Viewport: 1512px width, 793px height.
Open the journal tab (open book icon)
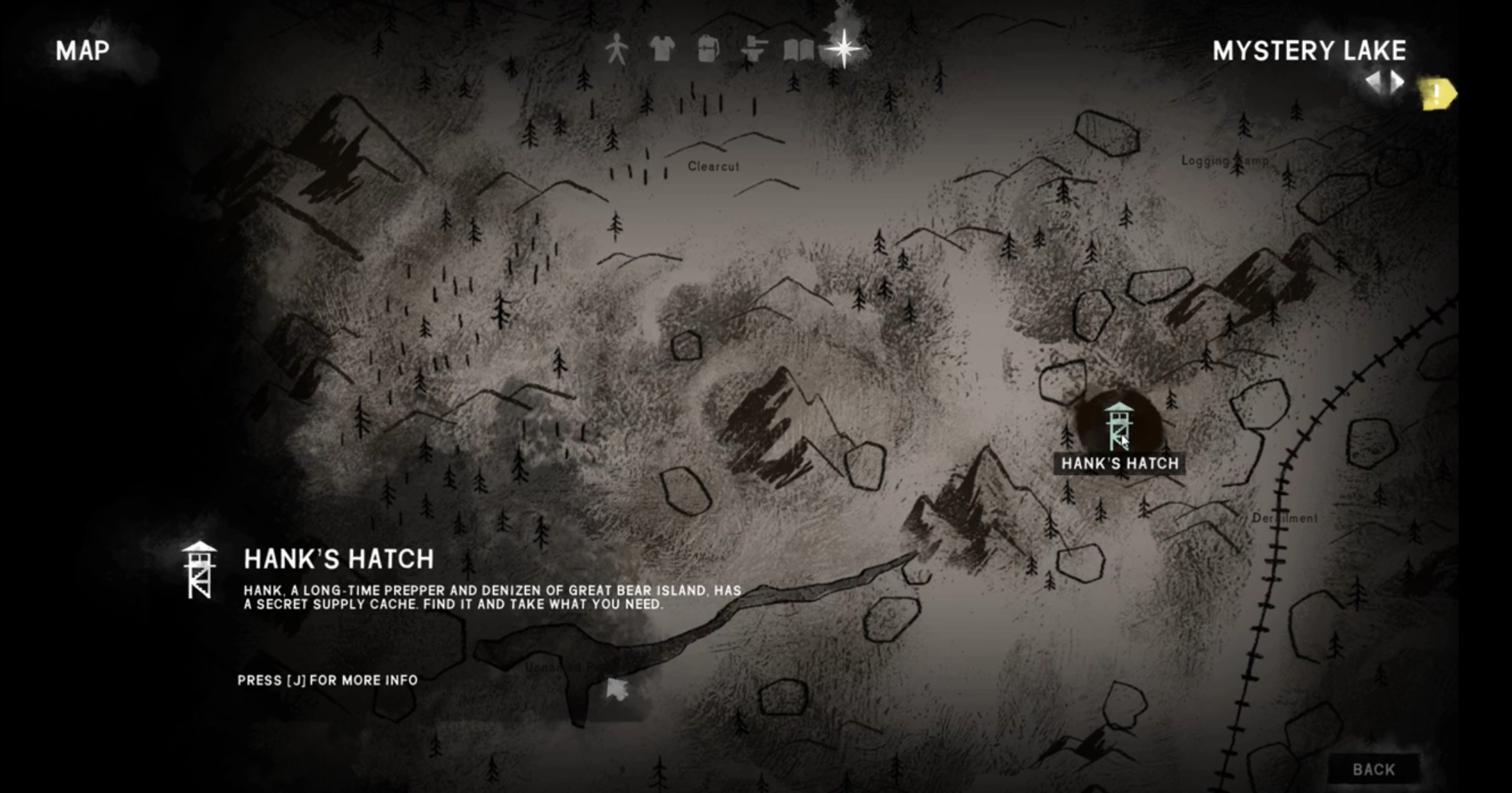coord(799,49)
